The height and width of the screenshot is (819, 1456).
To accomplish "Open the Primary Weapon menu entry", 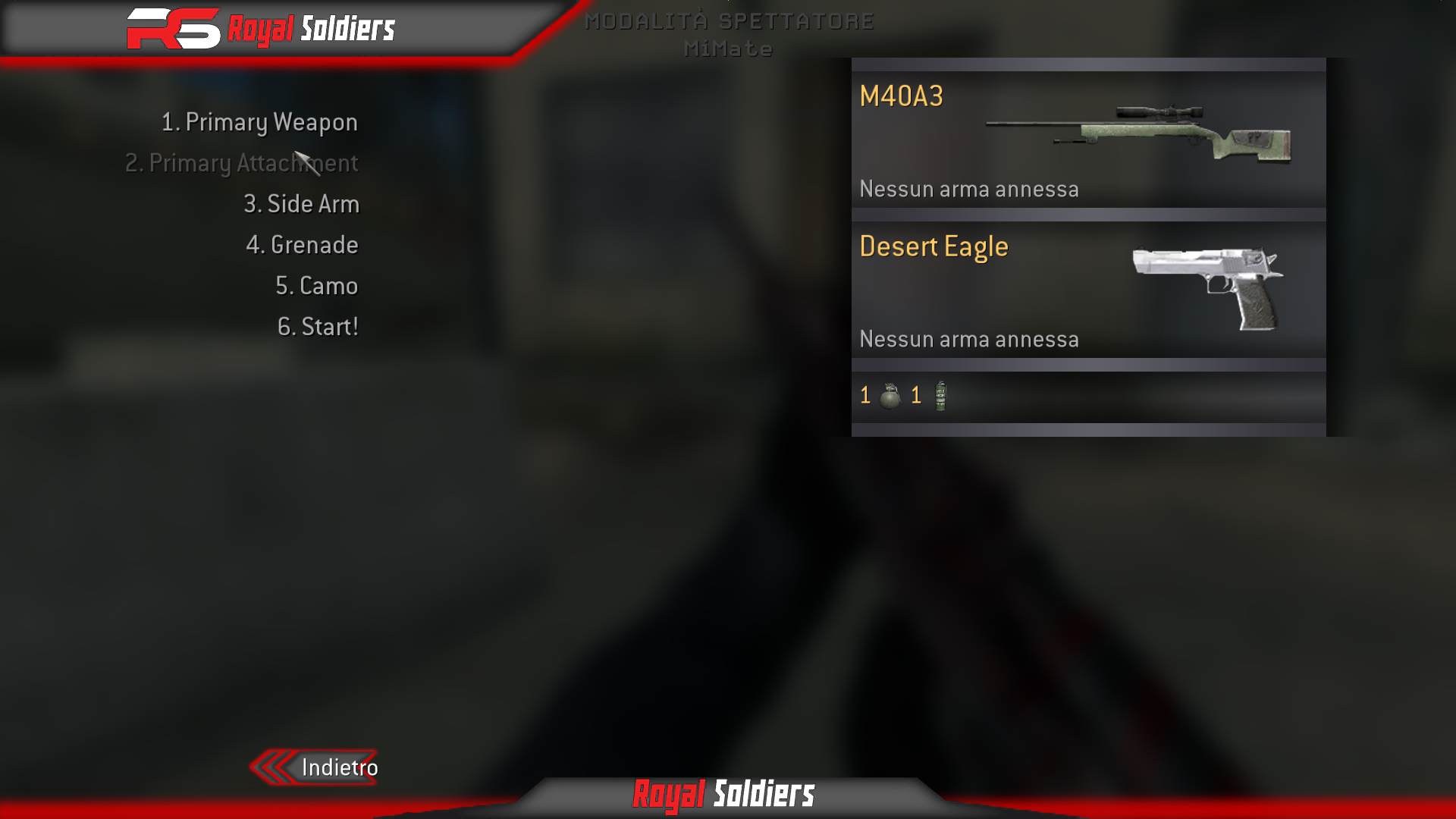I will click(x=260, y=121).
